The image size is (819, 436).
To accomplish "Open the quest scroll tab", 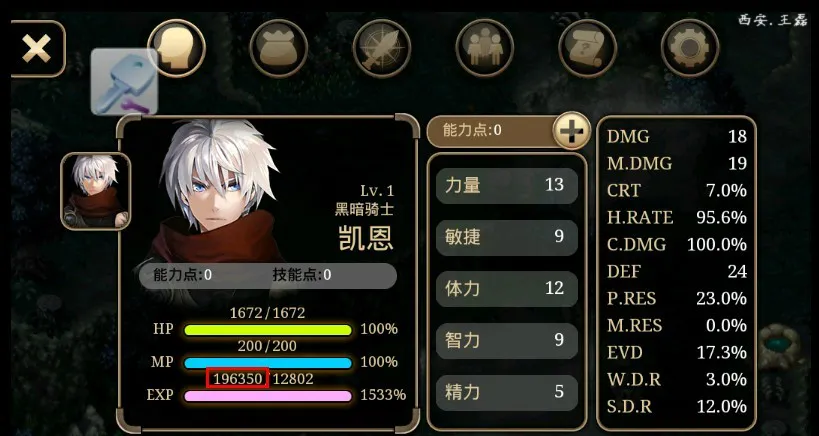I will (587, 47).
